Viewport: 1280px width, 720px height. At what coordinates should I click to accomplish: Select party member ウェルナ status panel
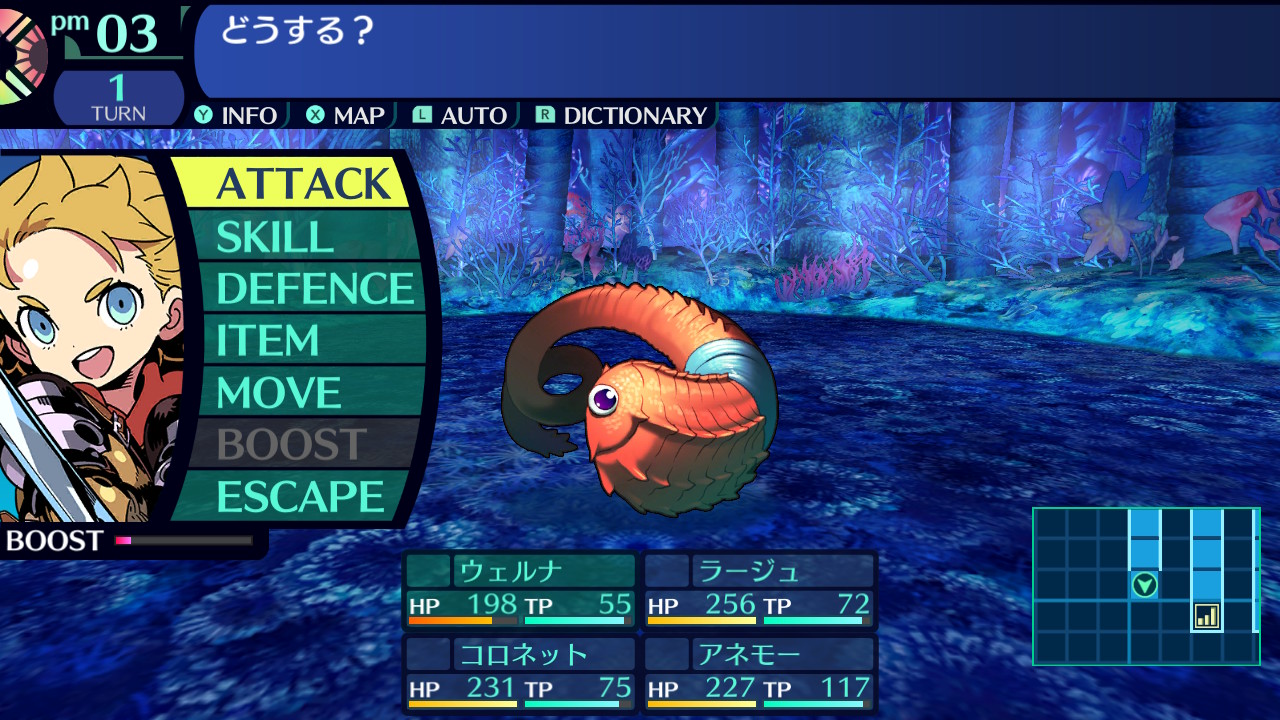tap(519, 590)
